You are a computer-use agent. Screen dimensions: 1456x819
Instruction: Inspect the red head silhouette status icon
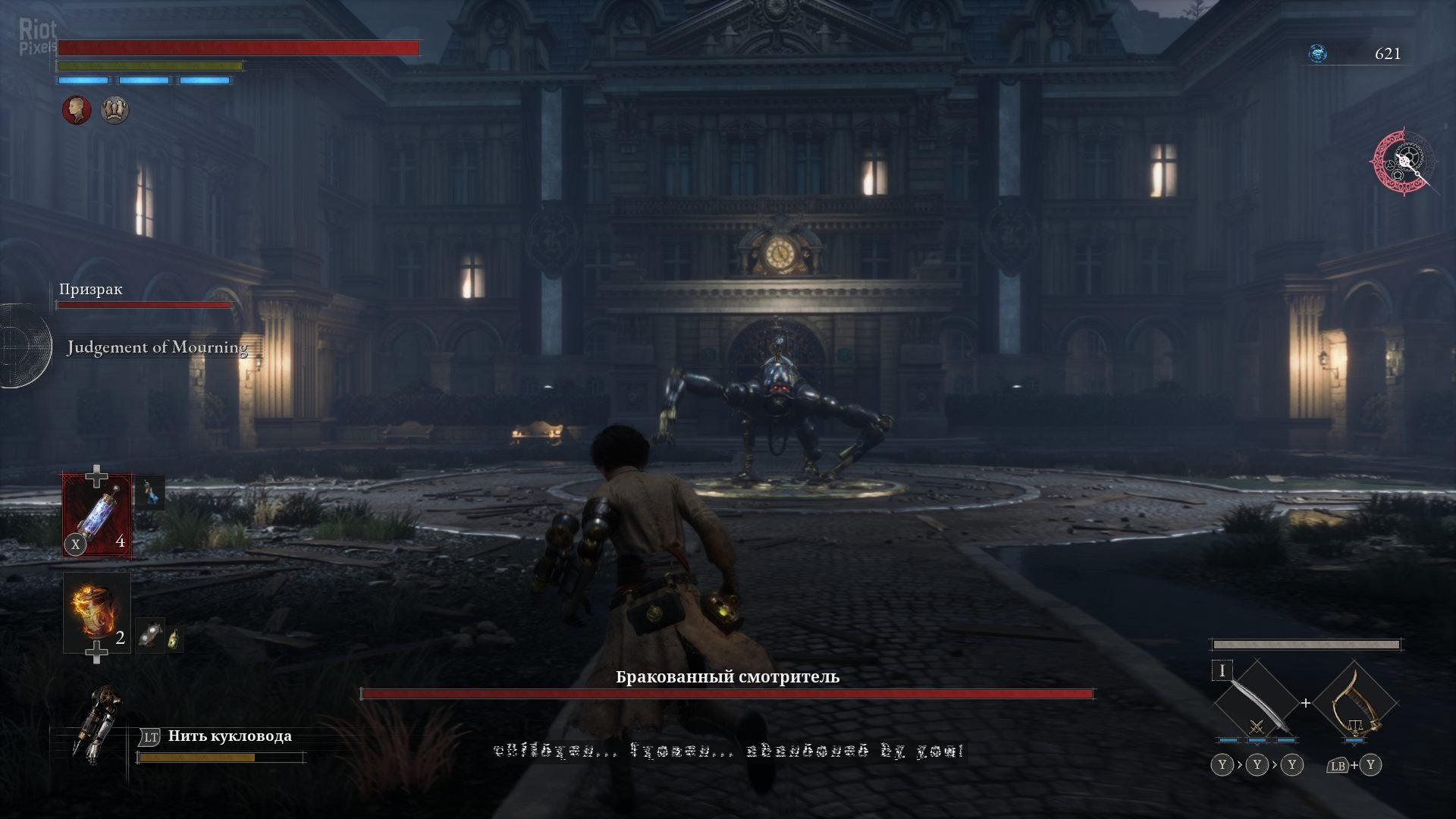tap(77, 110)
